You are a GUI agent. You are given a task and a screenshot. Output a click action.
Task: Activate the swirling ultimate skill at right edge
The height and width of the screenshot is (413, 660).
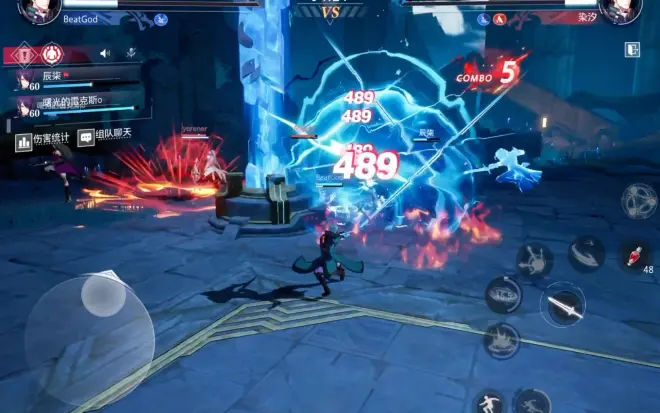(638, 201)
